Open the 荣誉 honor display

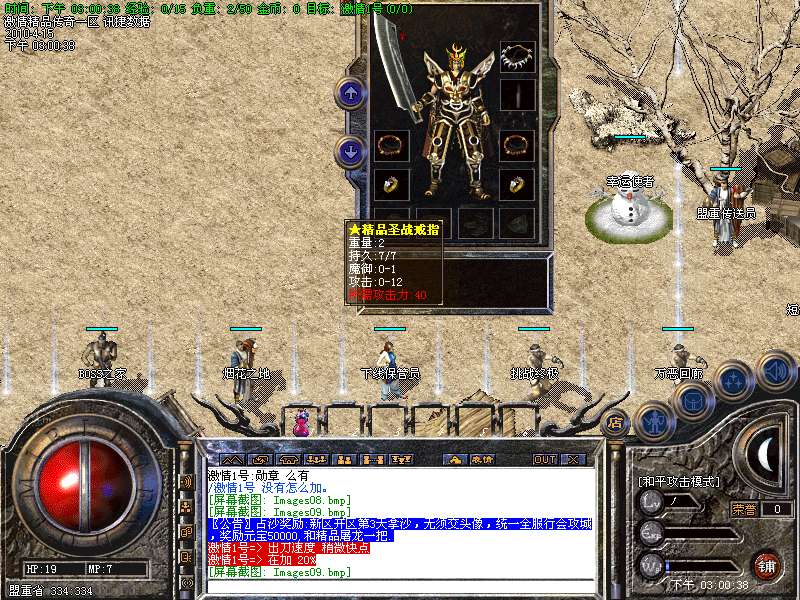point(744,509)
